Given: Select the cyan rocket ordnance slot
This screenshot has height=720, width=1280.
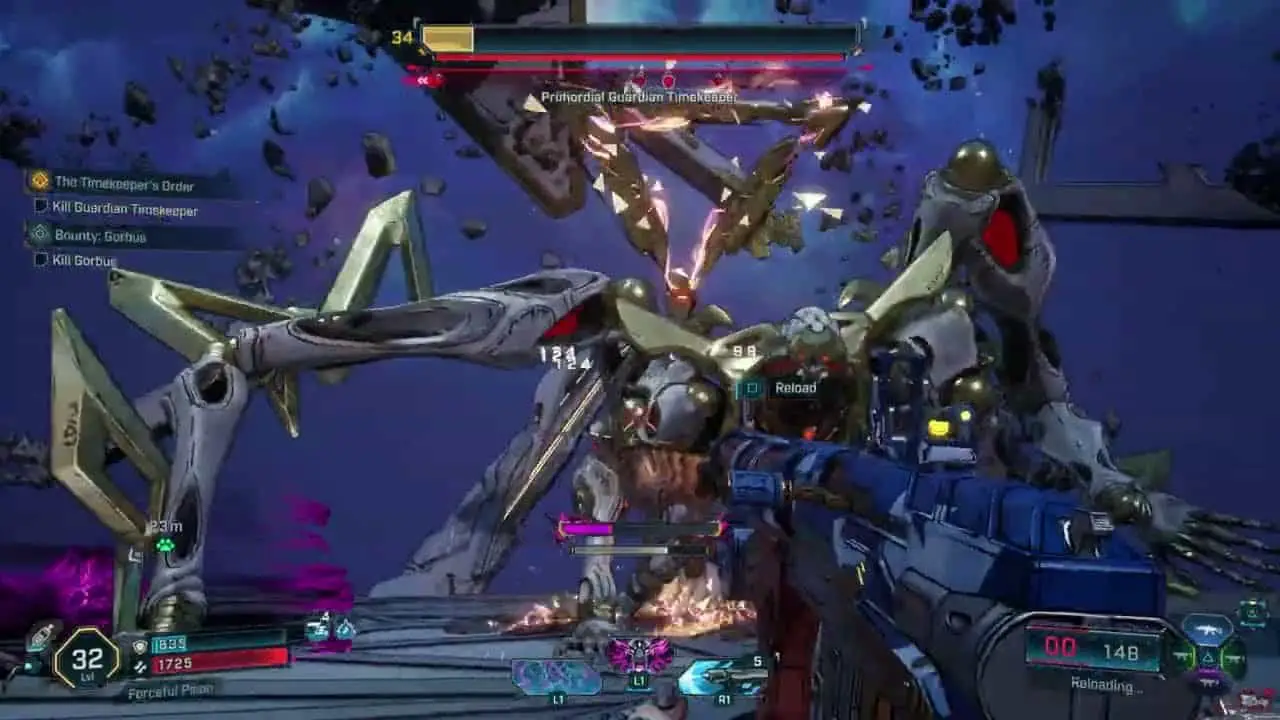Looking at the screenshot, I should (721, 677).
